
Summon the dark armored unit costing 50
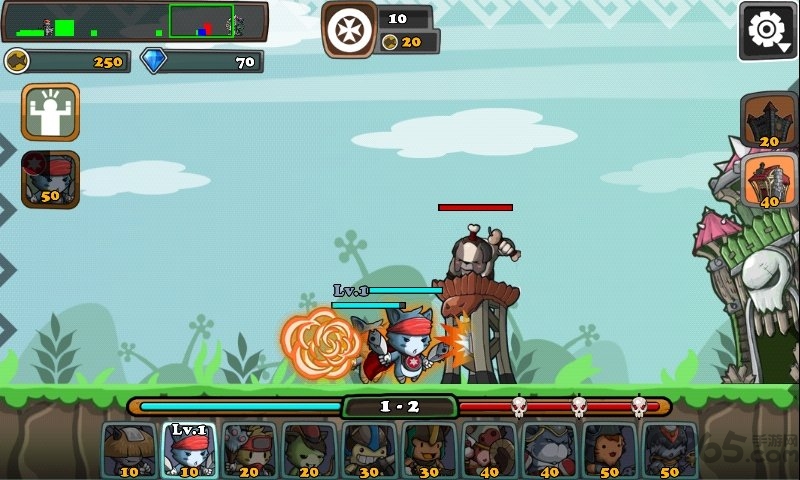pos(669,450)
